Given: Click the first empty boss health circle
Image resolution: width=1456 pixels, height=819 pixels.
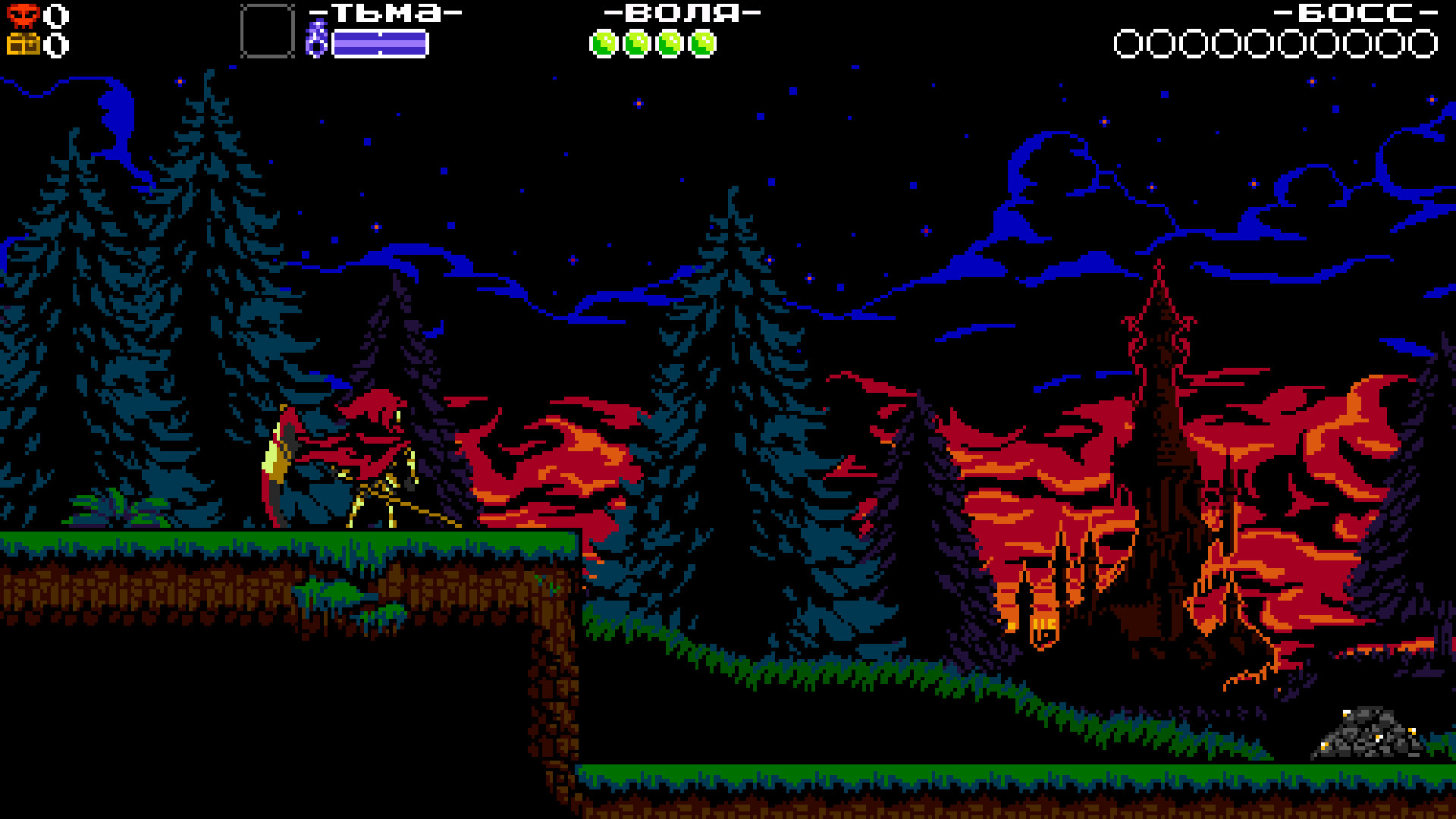Looking at the screenshot, I should [1128, 44].
